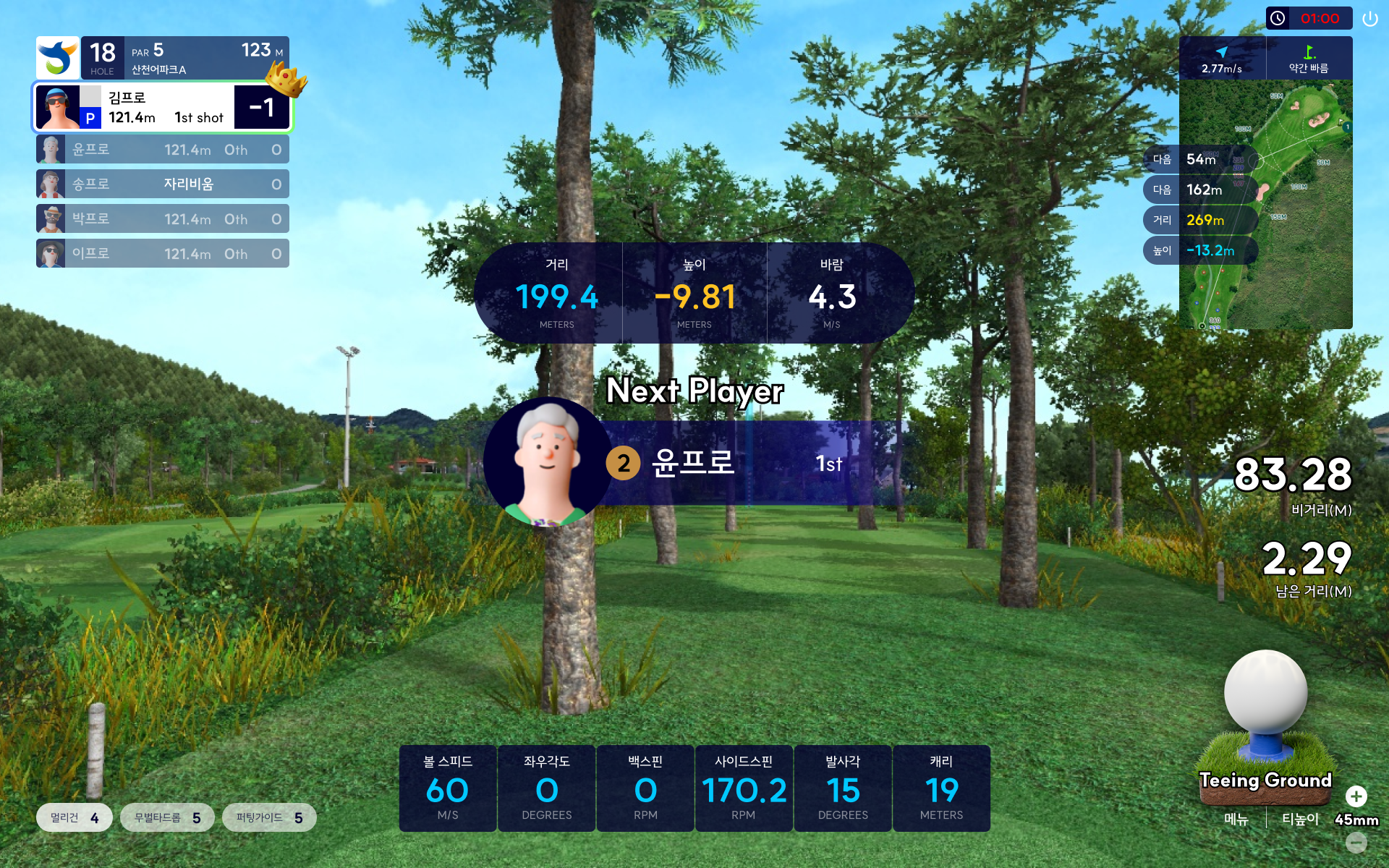Select the 티높이 tee height option
Image resolution: width=1389 pixels, height=868 pixels.
(1300, 819)
